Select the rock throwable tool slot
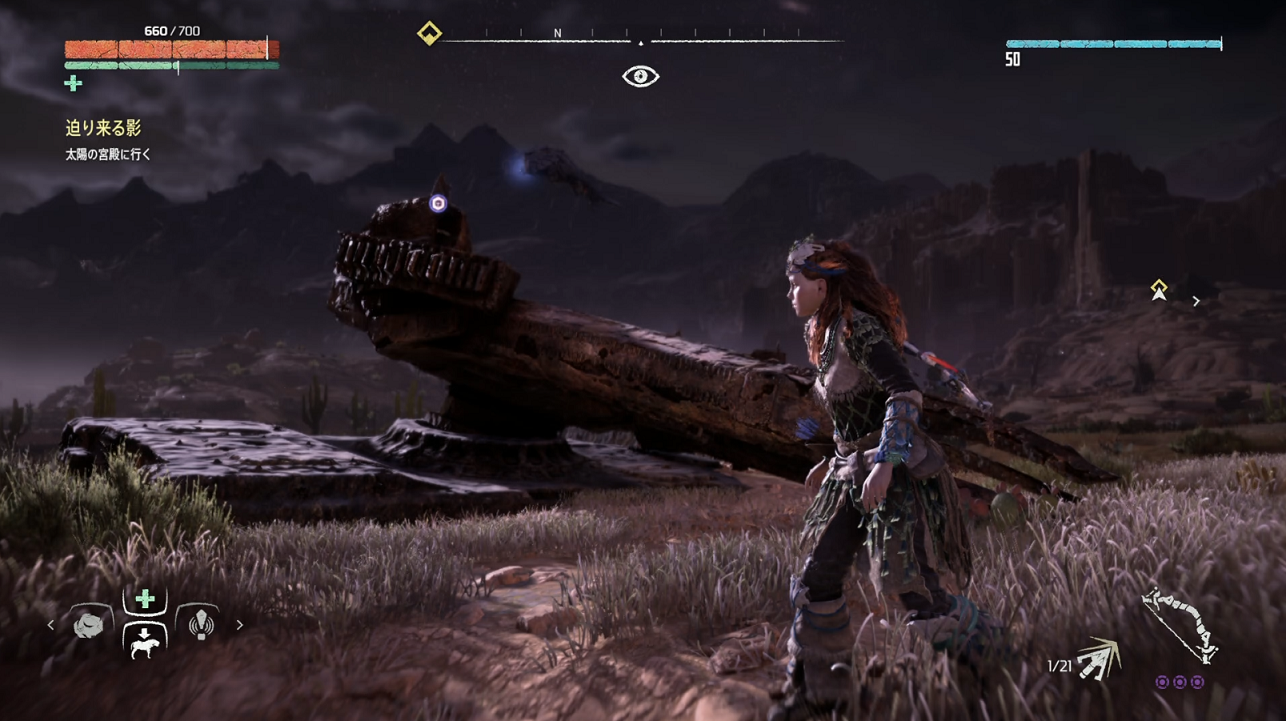The width and height of the screenshot is (1286, 721). click(88, 625)
